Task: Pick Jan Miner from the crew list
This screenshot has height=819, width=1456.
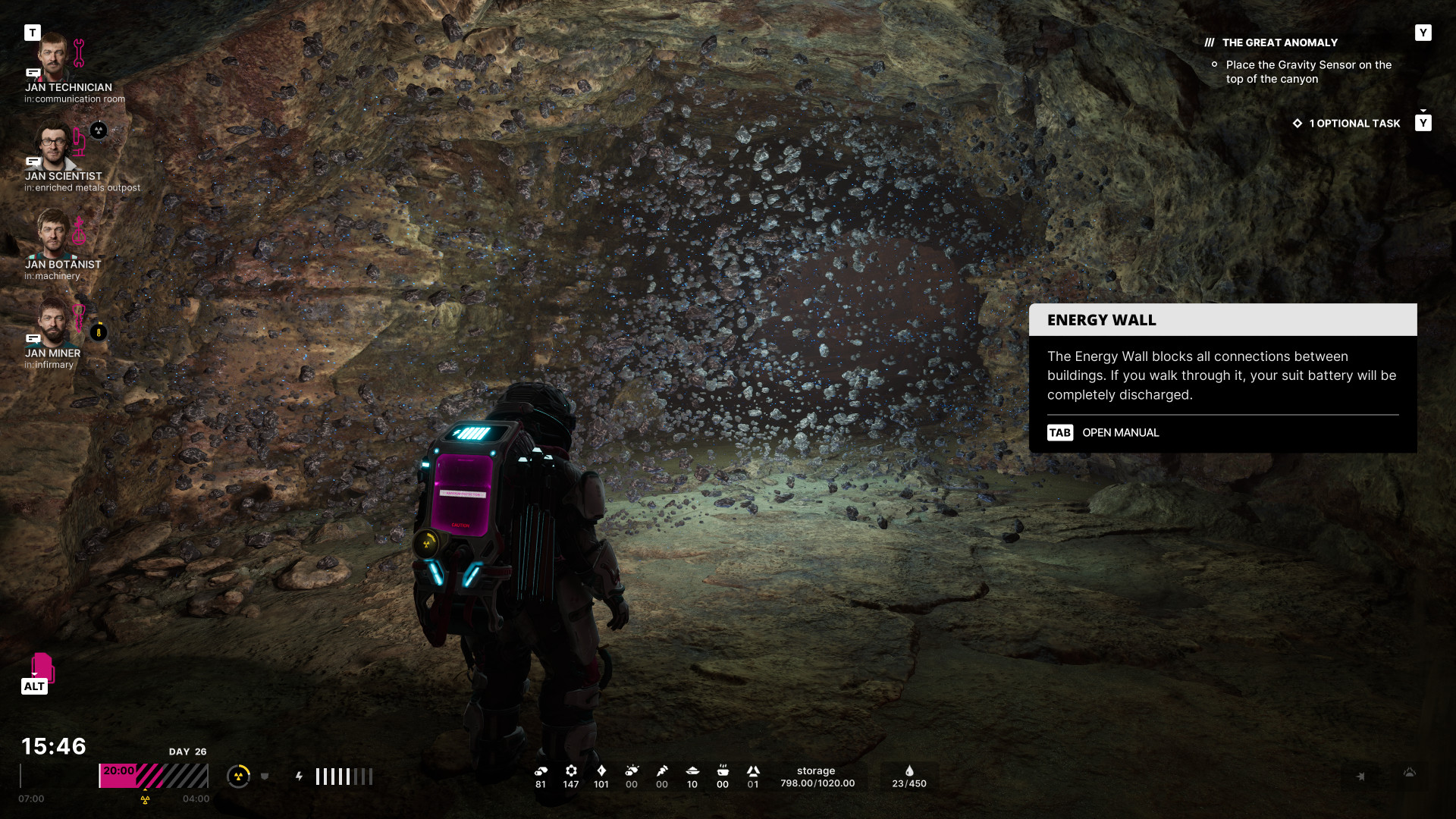Action: (53, 322)
